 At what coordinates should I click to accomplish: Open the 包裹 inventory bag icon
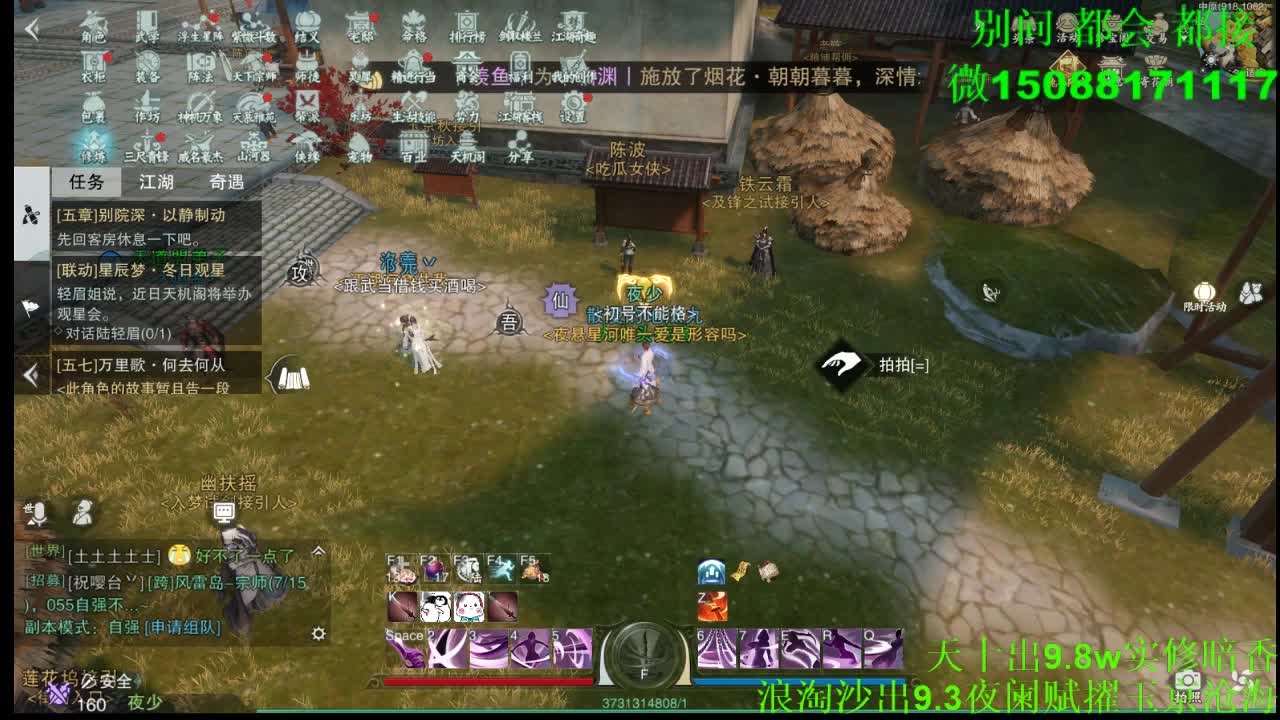[93, 102]
